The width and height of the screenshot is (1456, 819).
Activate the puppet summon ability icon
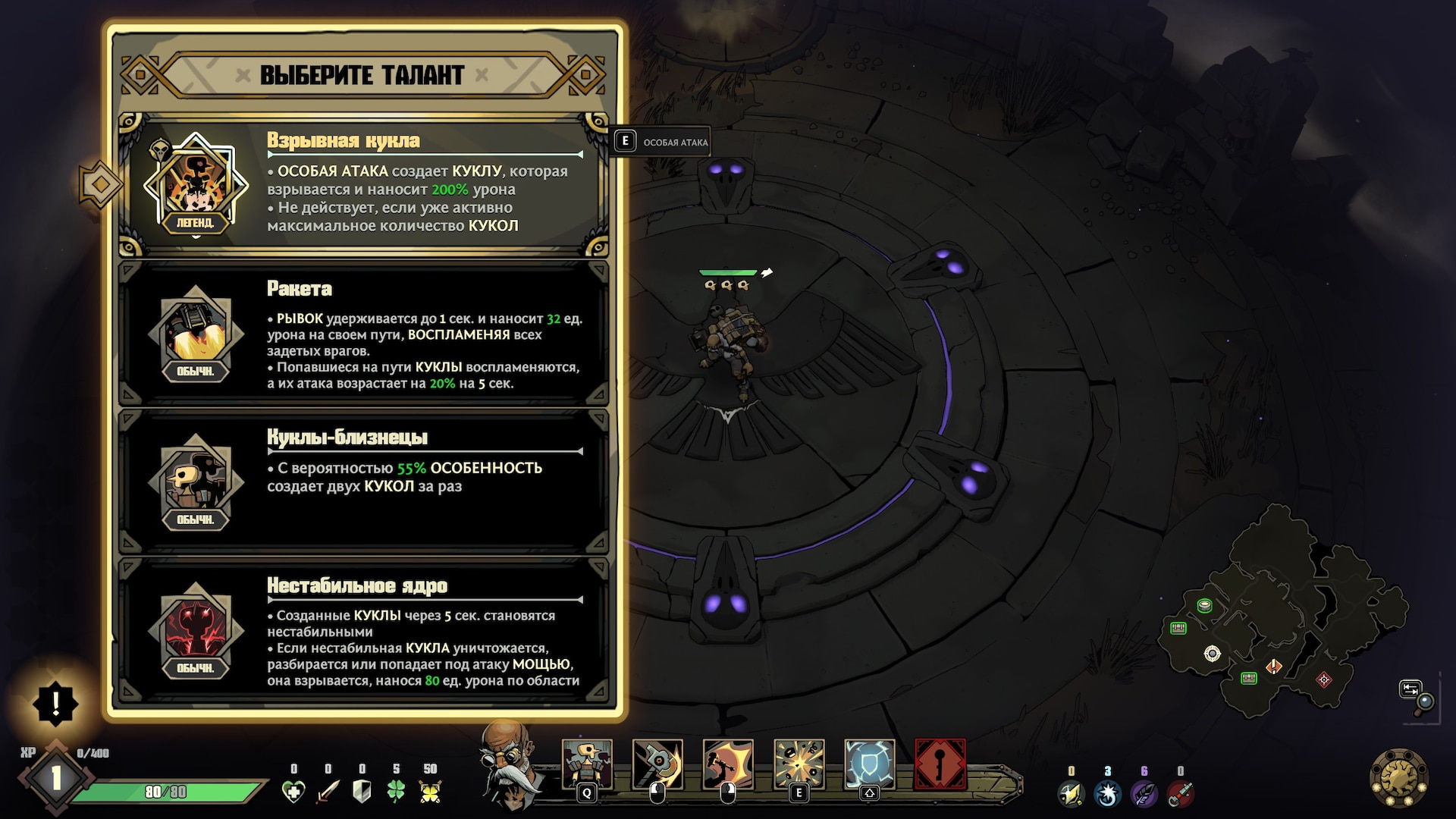586,764
